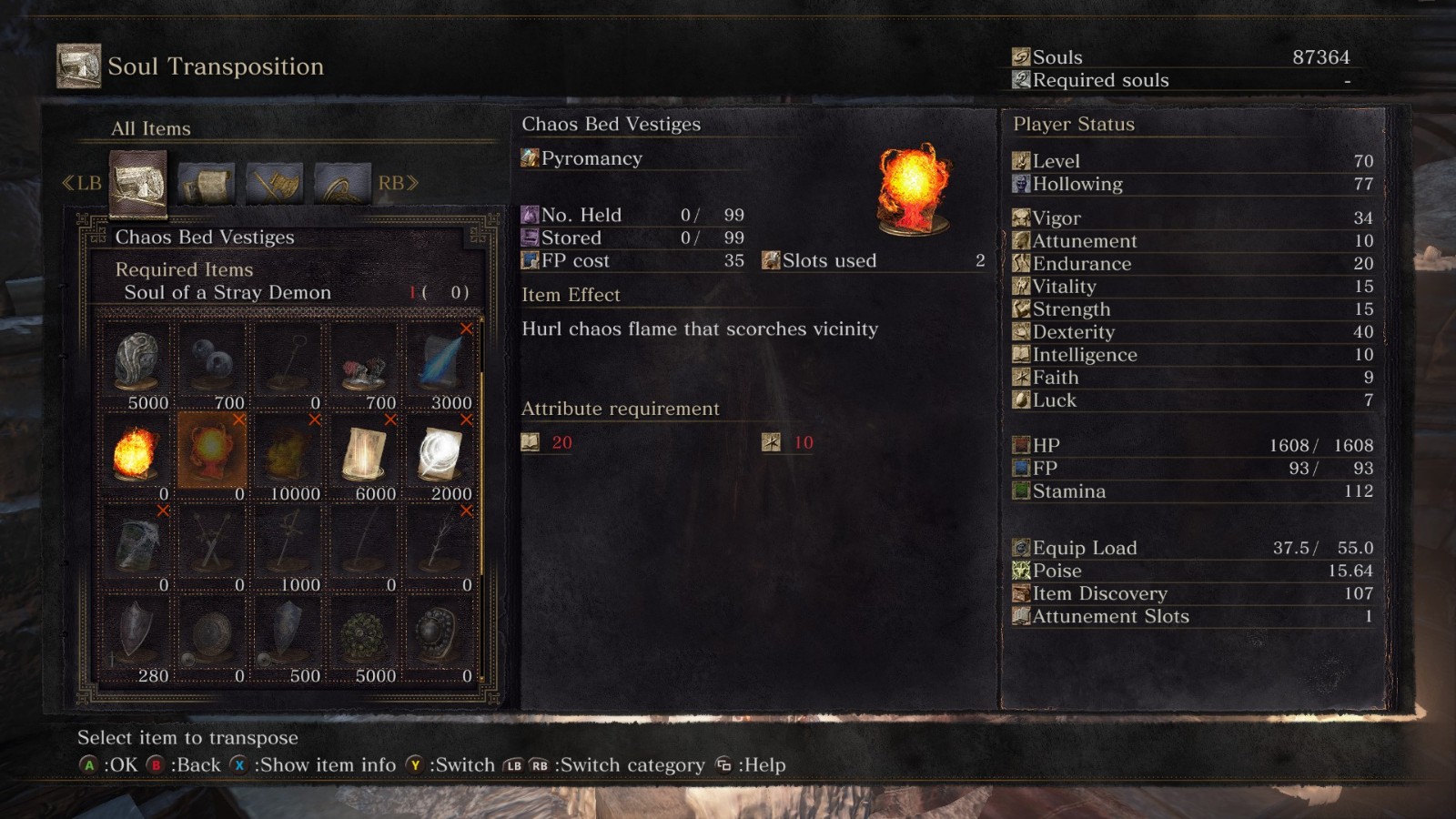The width and height of the screenshot is (1456, 819).
Task: Select the highlighted Chaos Bed Vestiges slot
Action: 212,451
